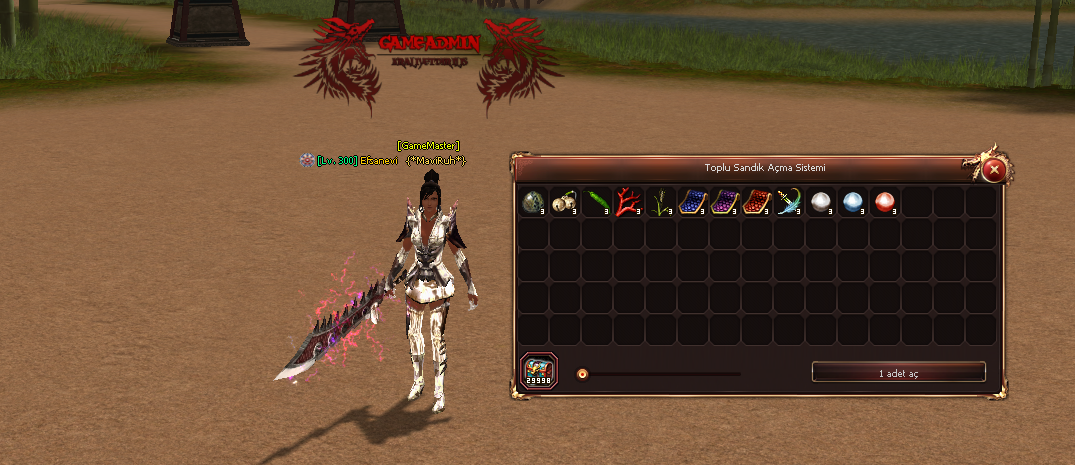The height and width of the screenshot is (465, 1075).
Task: Pick the red coral branch item
Action: 629,202
